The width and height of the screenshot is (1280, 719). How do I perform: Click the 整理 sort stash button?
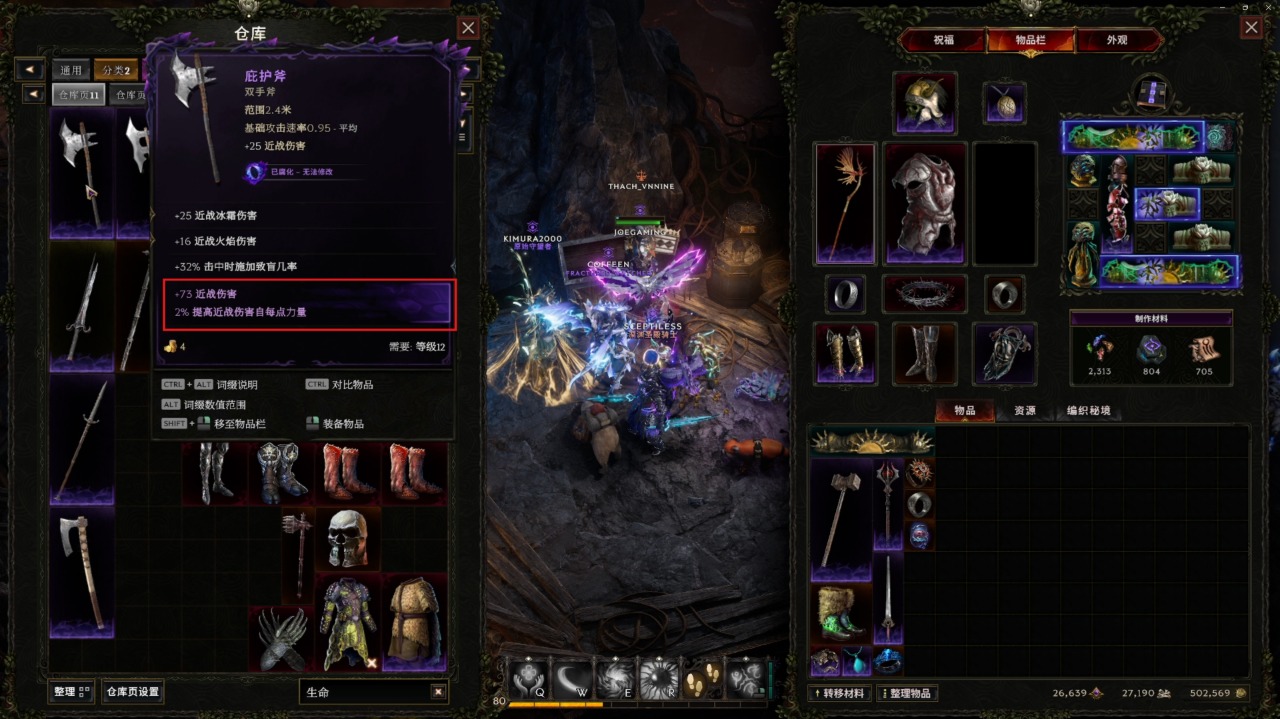coord(71,691)
